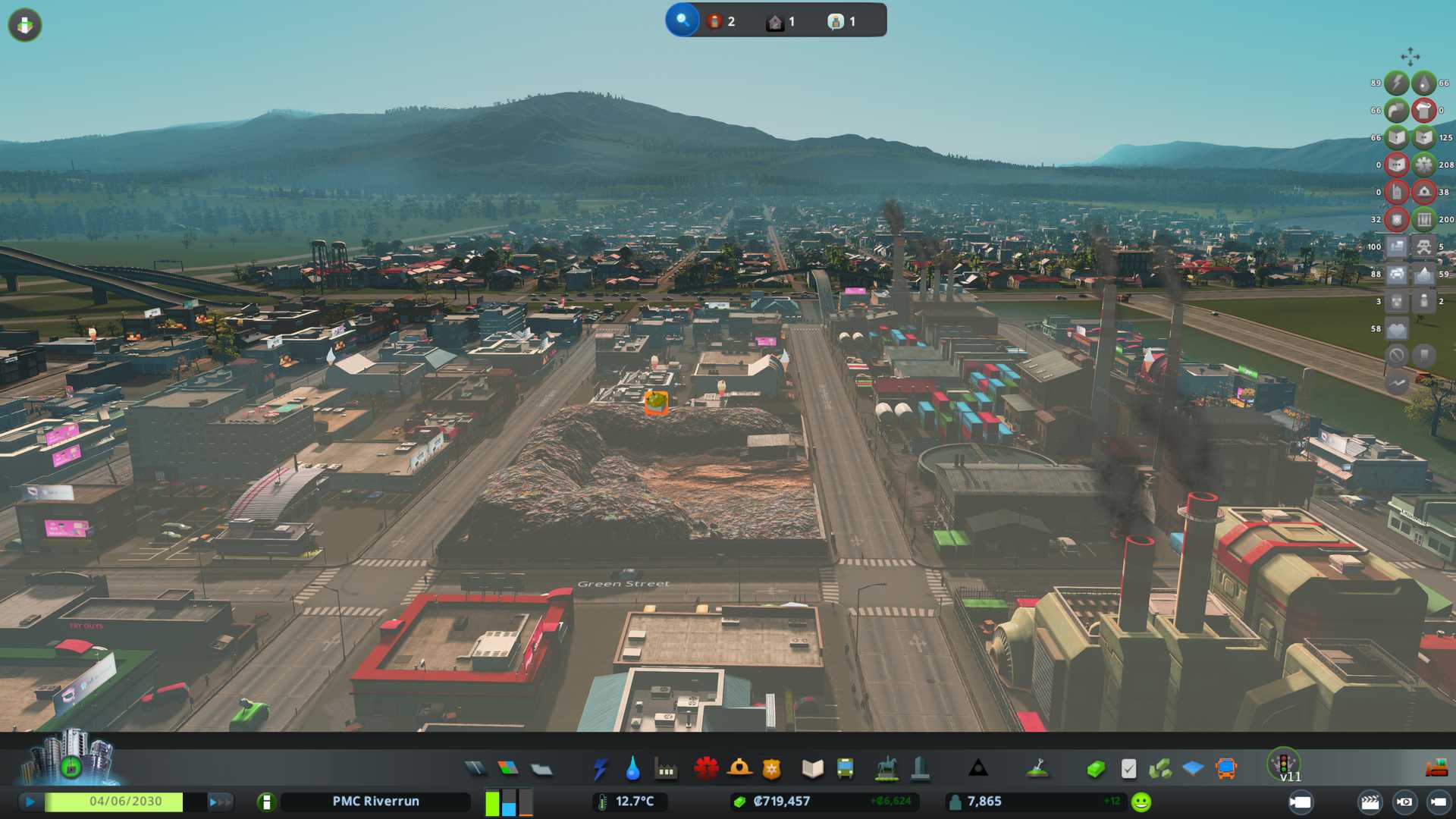Screen dimensions: 1456x819
Task: Select the police badge menu
Action: 772,769
